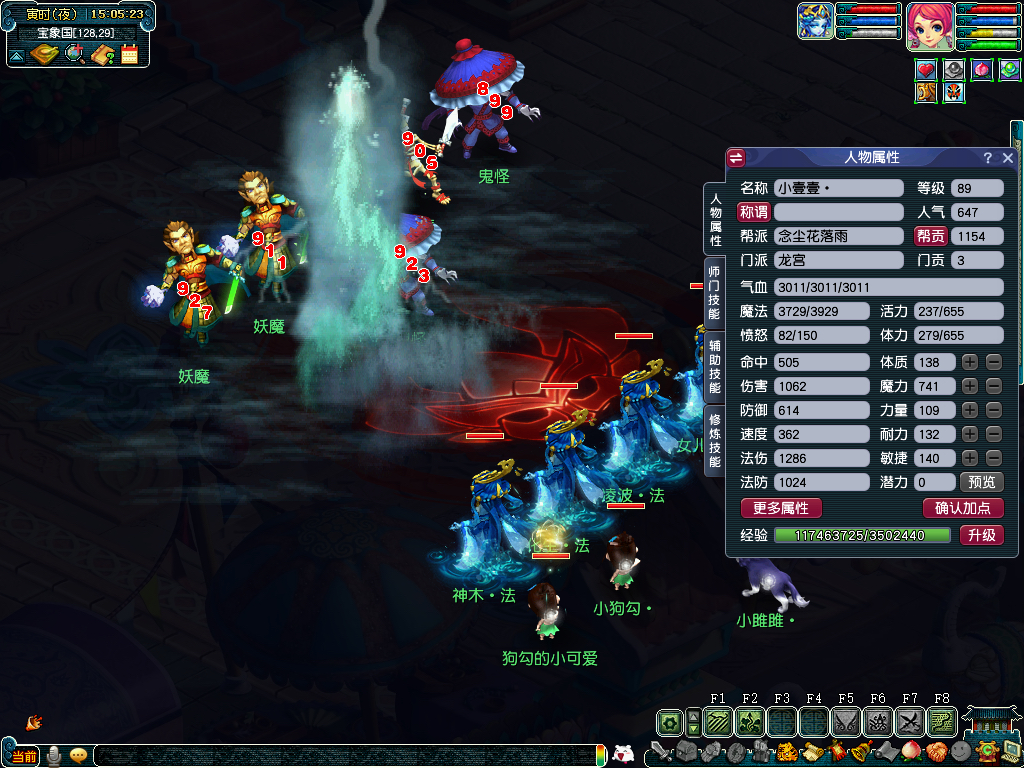Open the gear settings button beside hotbar

(669, 721)
